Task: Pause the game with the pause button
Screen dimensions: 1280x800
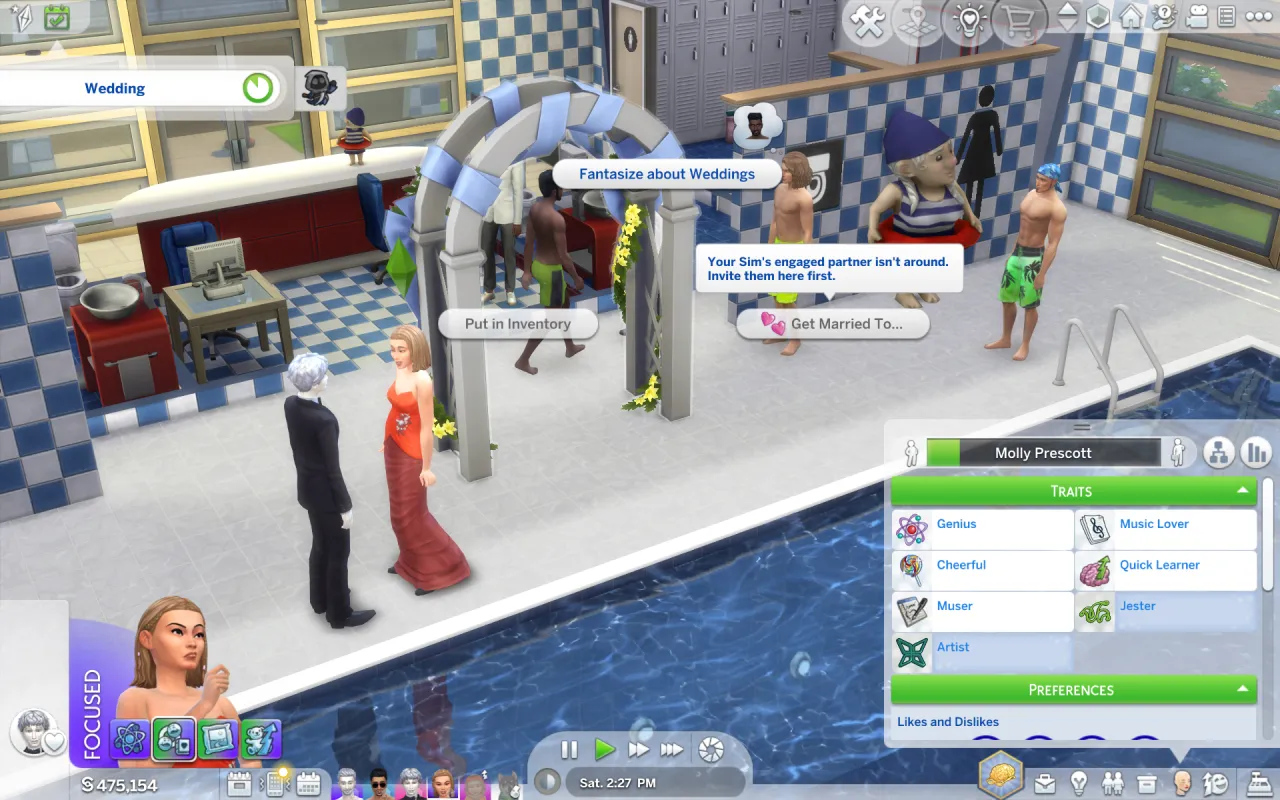Action: pyautogui.click(x=569, y=749)
